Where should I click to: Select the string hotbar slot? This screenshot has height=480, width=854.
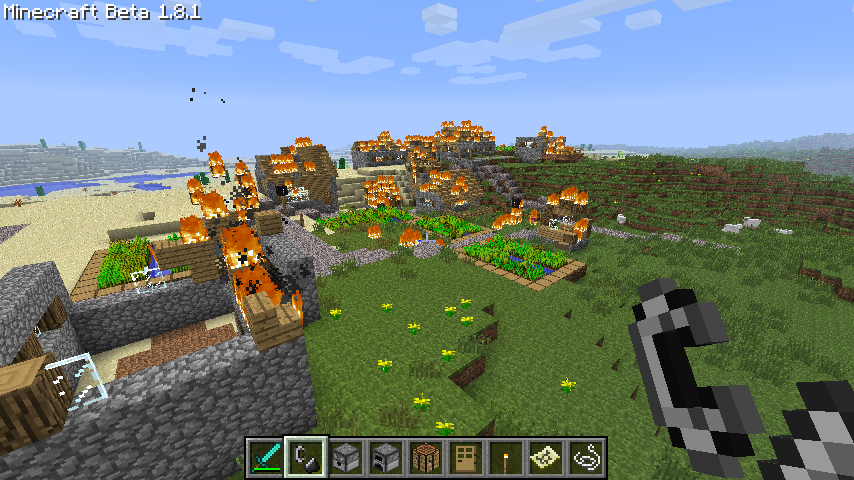tap(586, 457)
